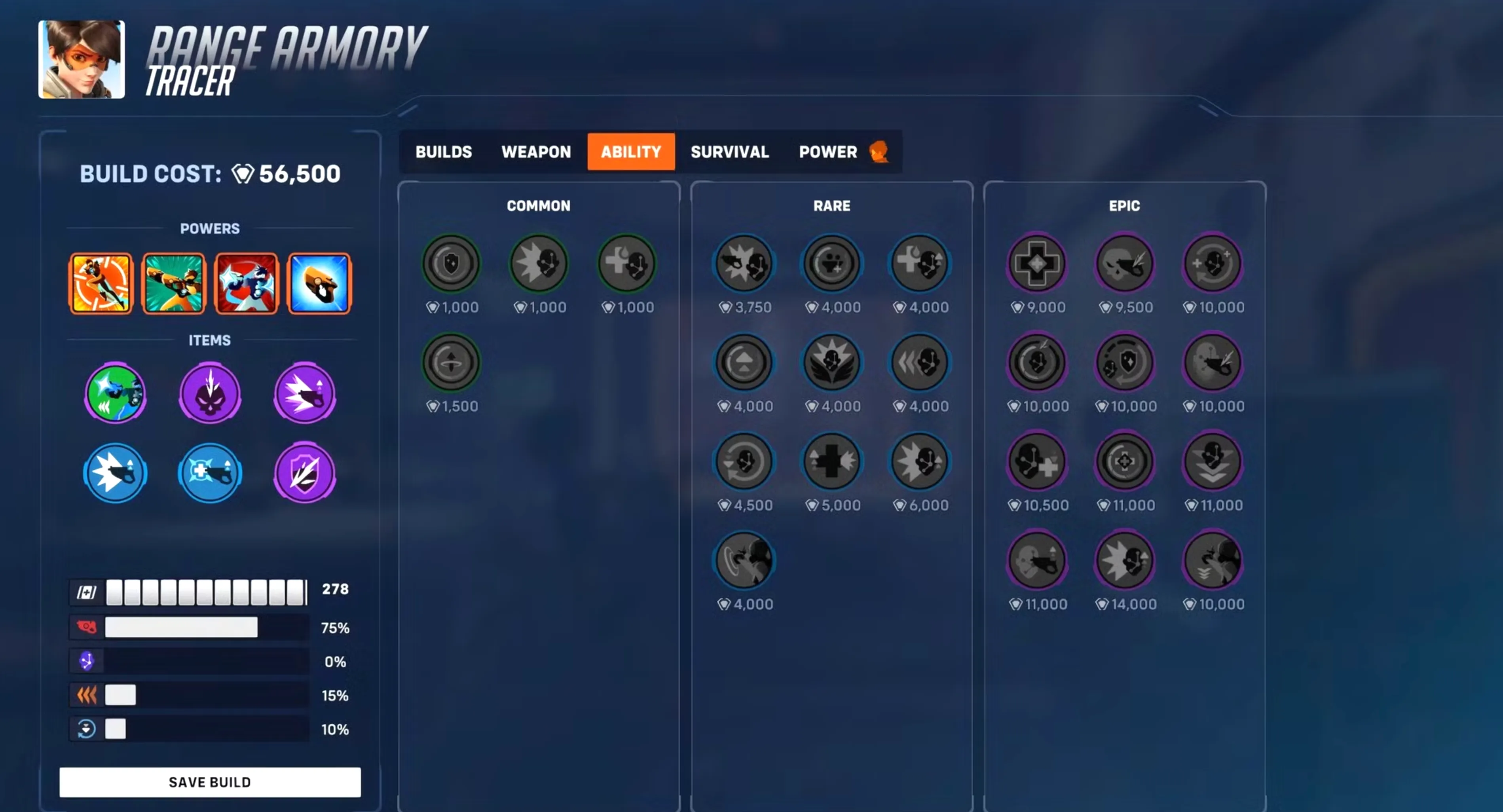The height and width of the screenshot is (812, 1503).
Task: Switch to the BUILDS tab
Action: point(444,152)
